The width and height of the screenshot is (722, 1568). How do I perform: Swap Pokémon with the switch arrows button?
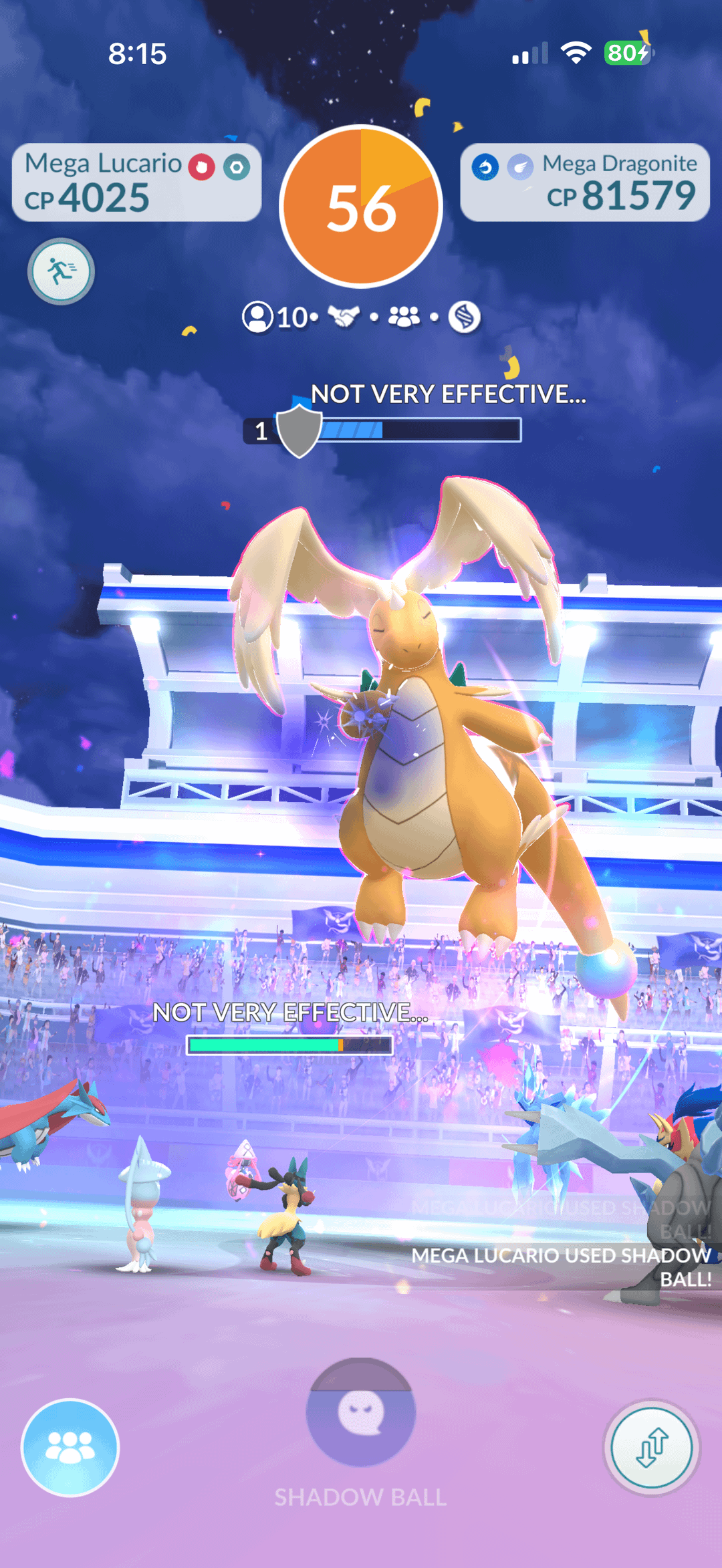[652, 1448]
